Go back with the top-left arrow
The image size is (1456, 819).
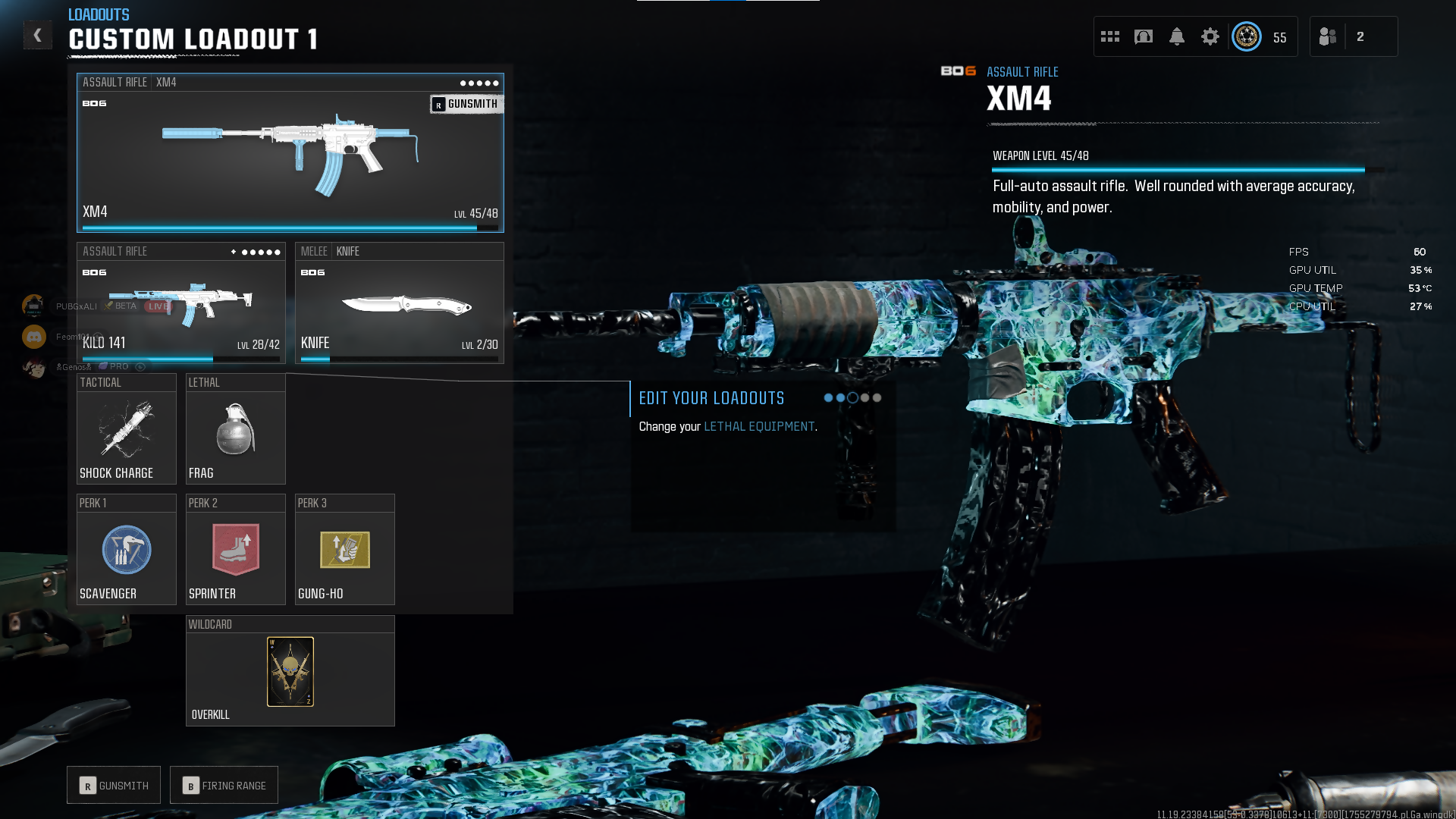37,36
